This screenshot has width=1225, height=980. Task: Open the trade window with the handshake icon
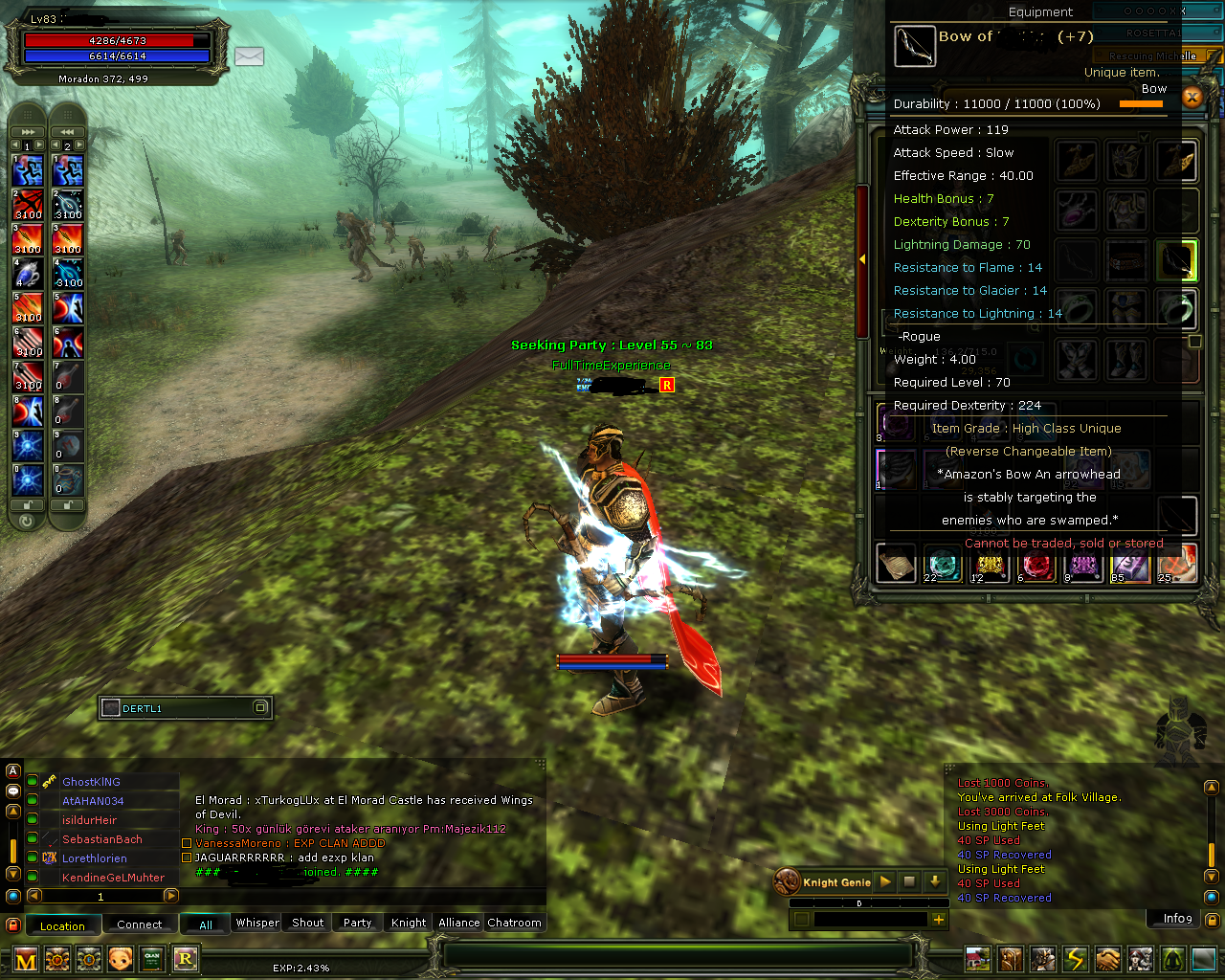[x=1108, y=959]
